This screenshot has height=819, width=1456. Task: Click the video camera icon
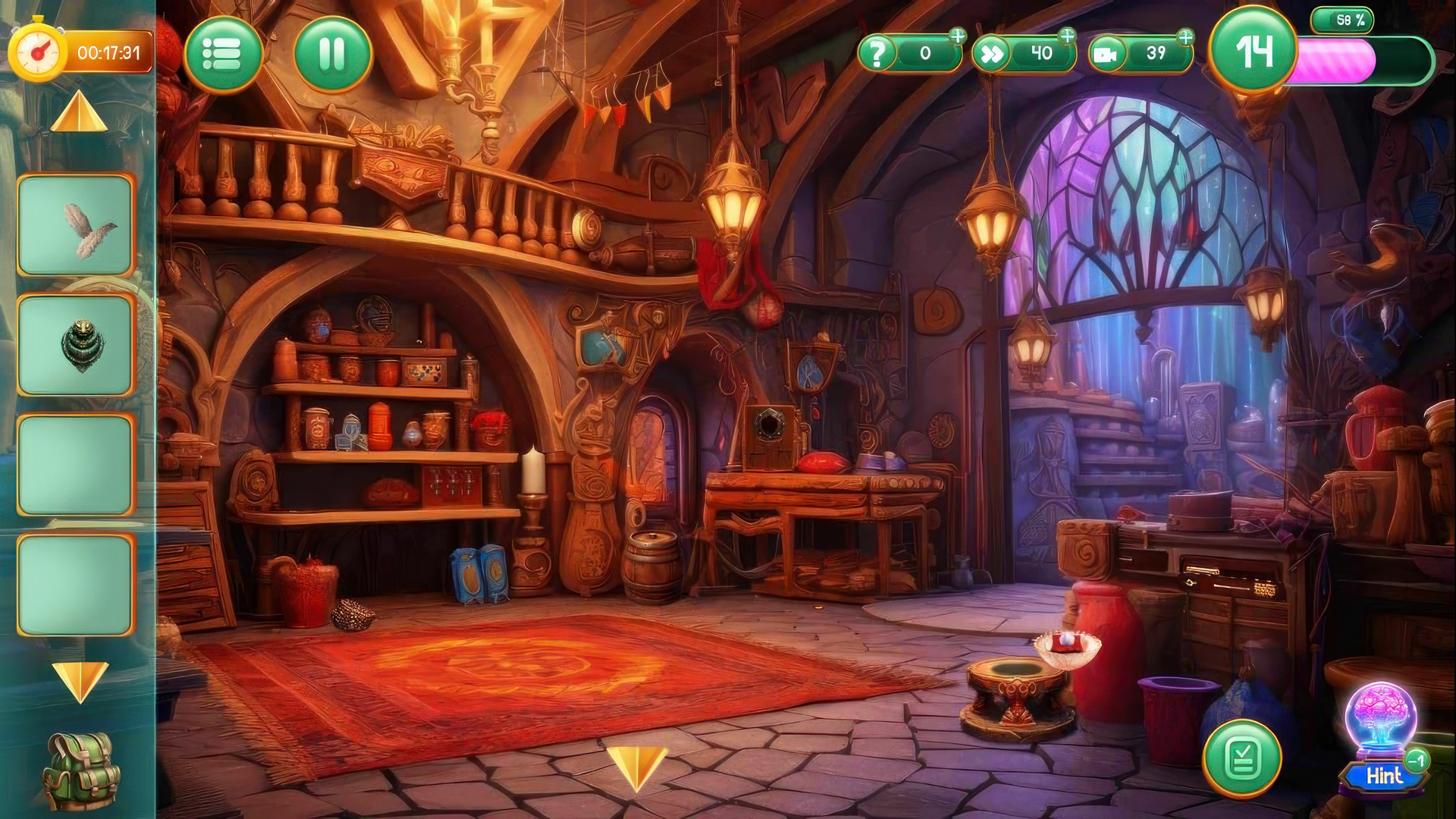(x=1108, y=55)
